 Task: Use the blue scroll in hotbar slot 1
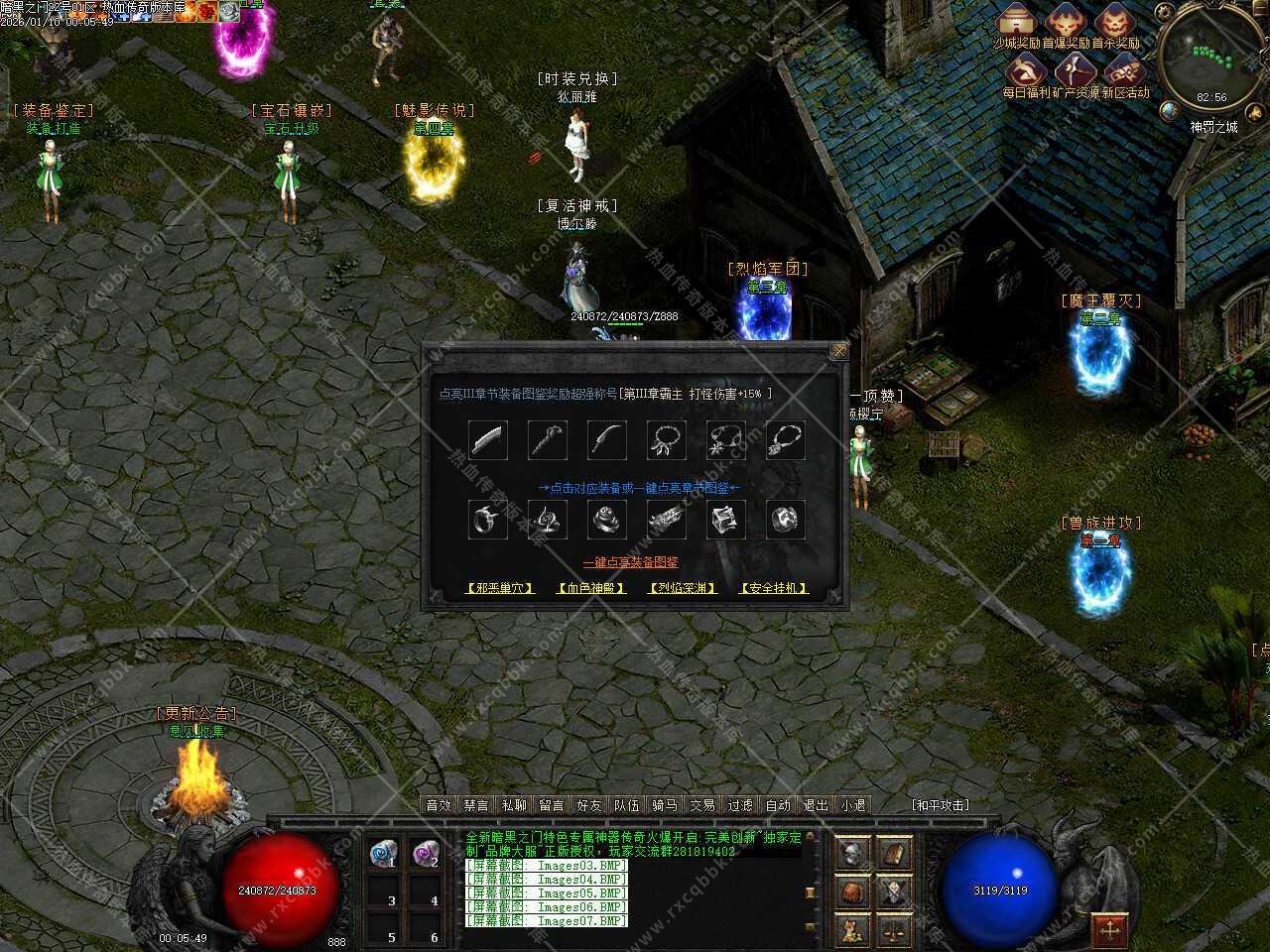383,853
